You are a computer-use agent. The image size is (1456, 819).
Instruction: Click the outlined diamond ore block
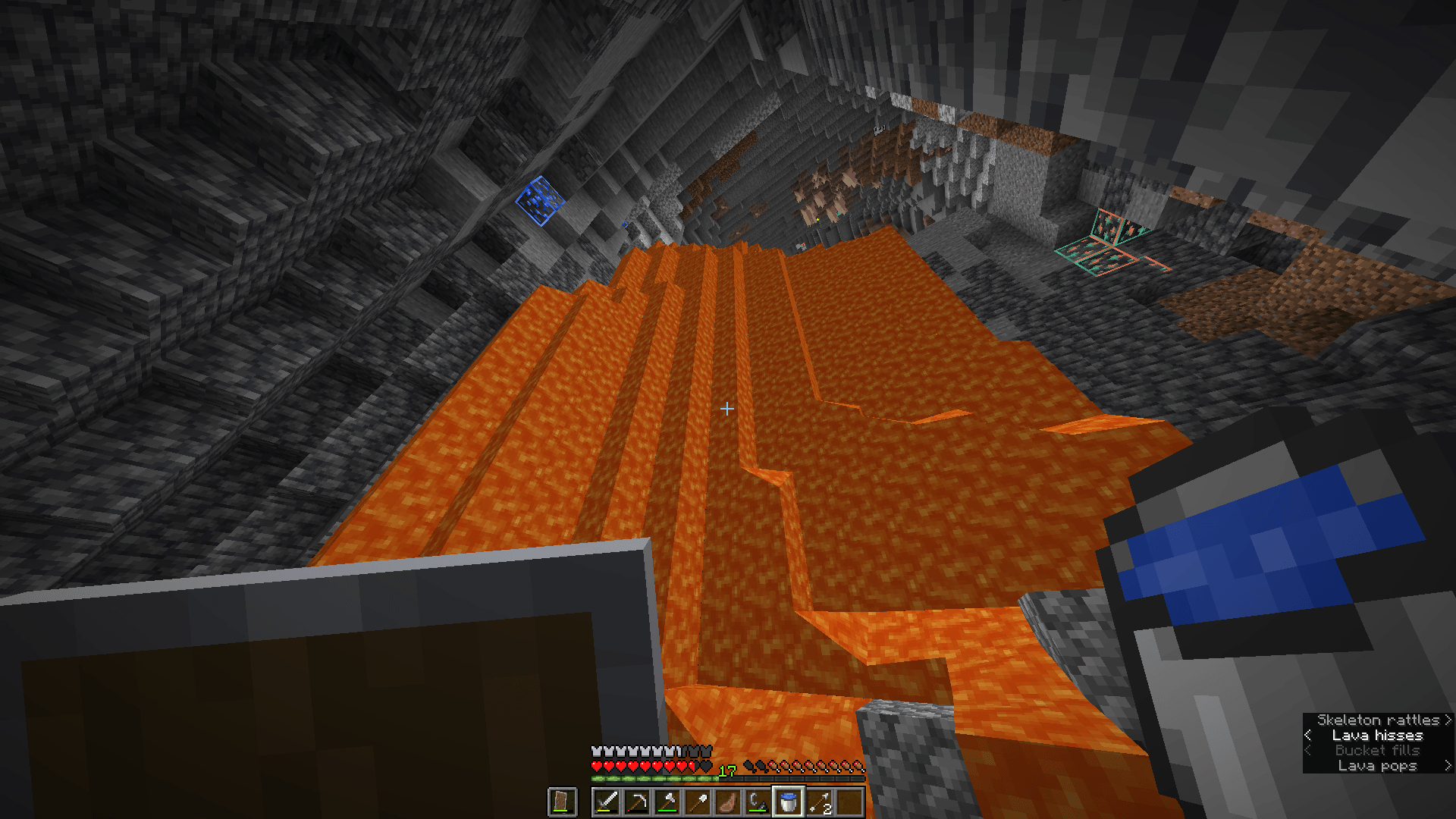(x=538, y=201)
